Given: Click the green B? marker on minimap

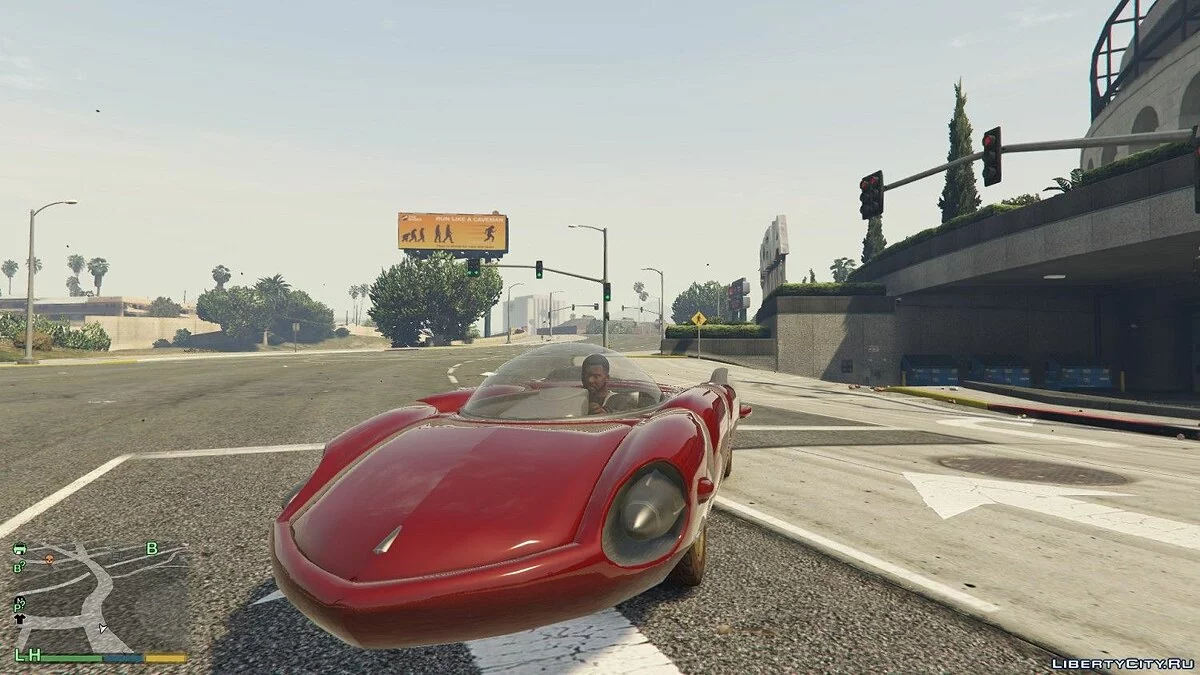Looking at the screenshot, I should (x=19, y=567).
